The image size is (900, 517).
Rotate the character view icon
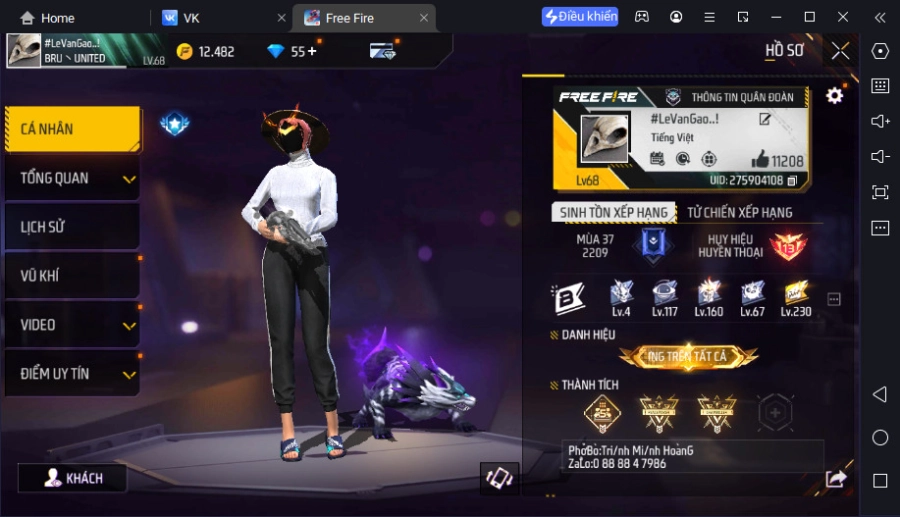click(498, 478)
